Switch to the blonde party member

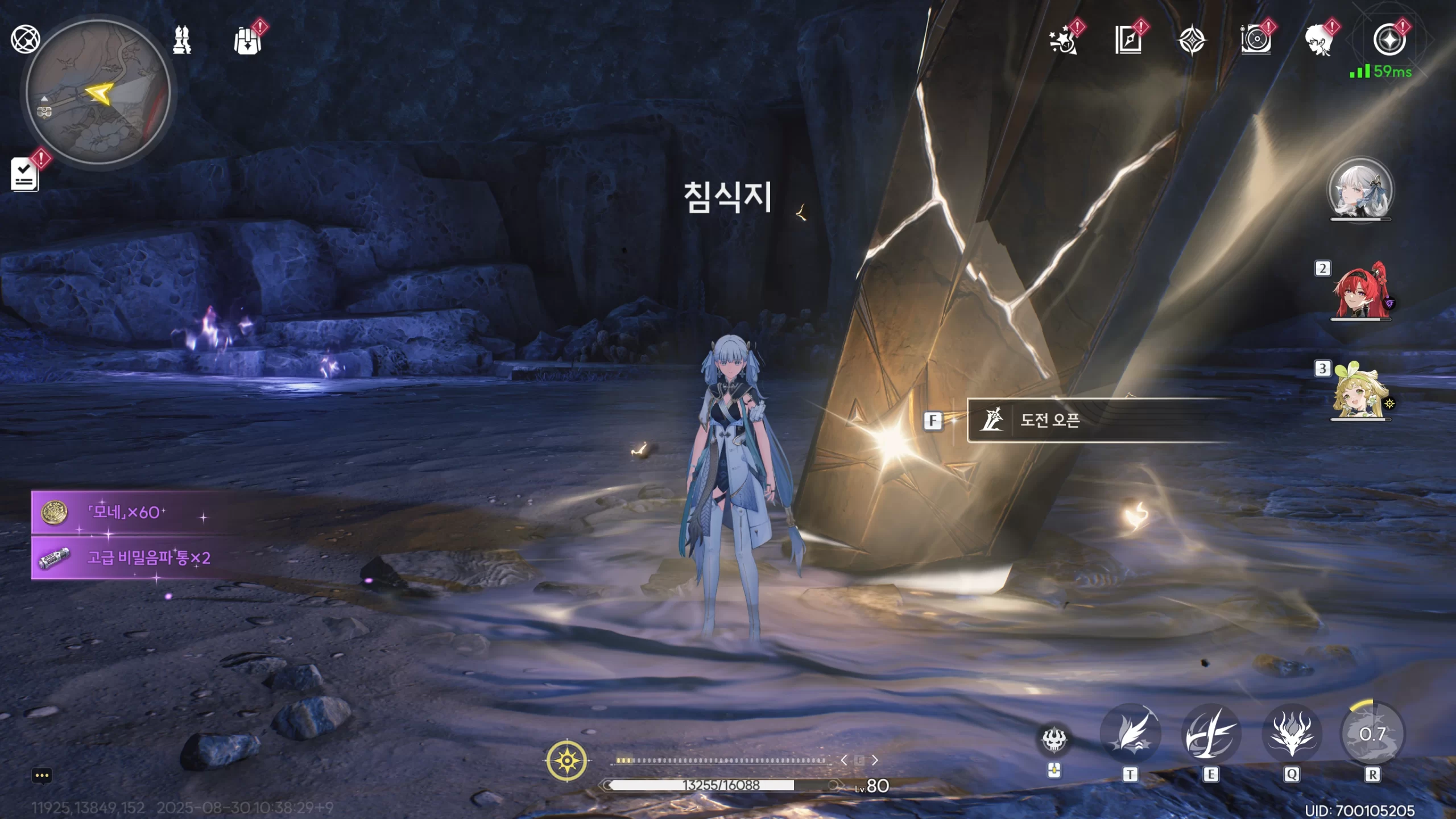coord(1359,391)
